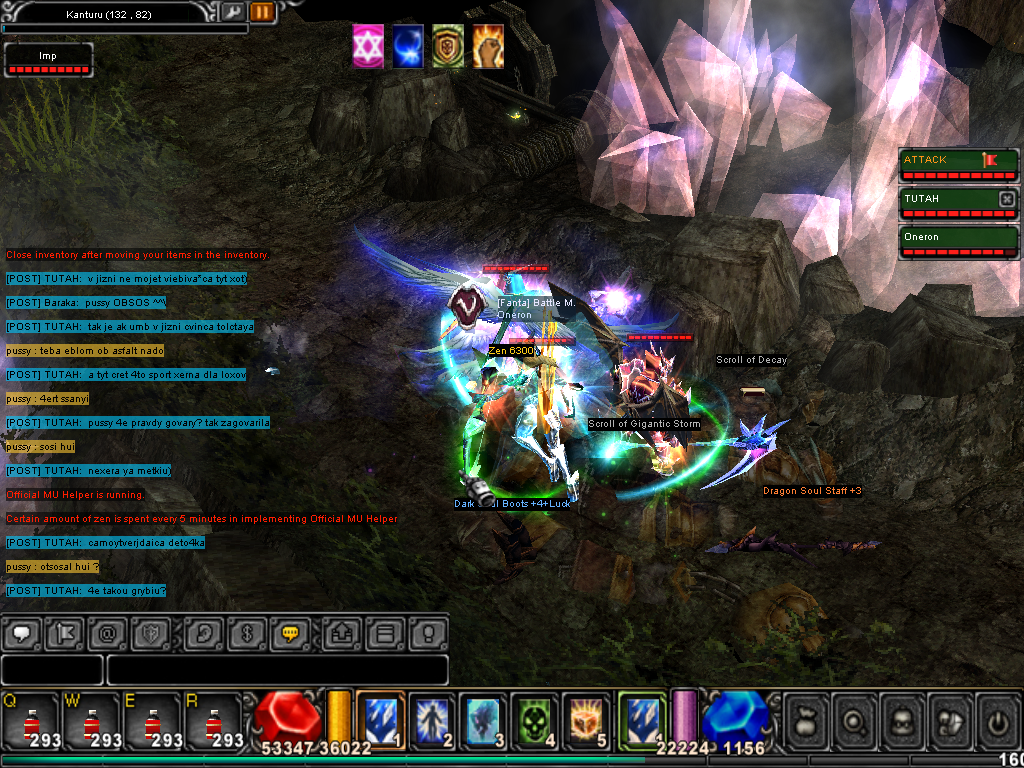Open the power/system menu

pos(998,719)
